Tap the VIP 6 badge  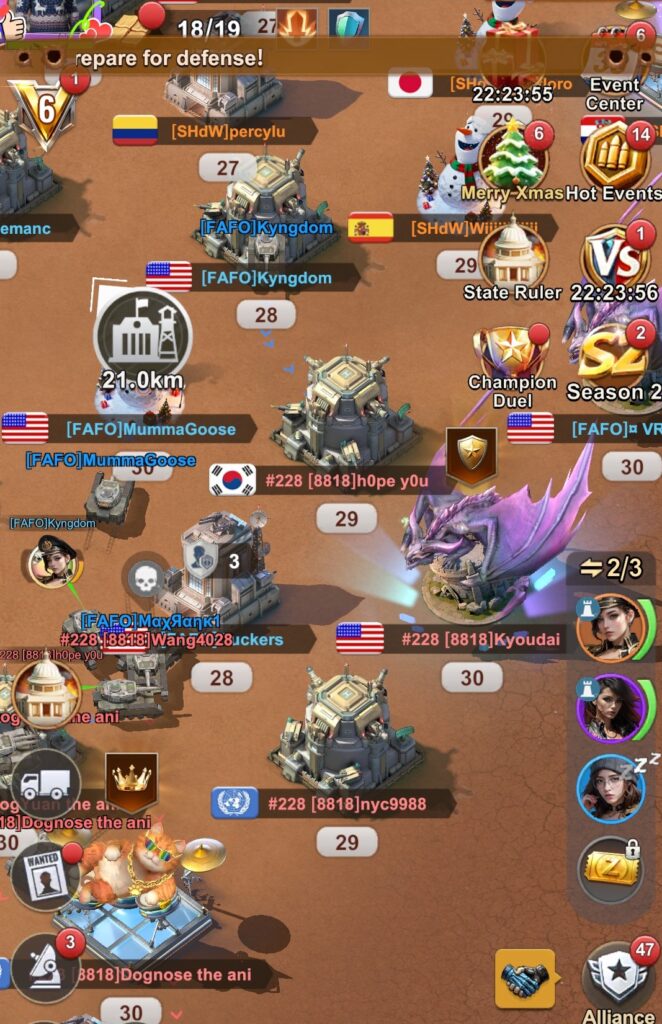pyautogui.click(x=43, y=108)
